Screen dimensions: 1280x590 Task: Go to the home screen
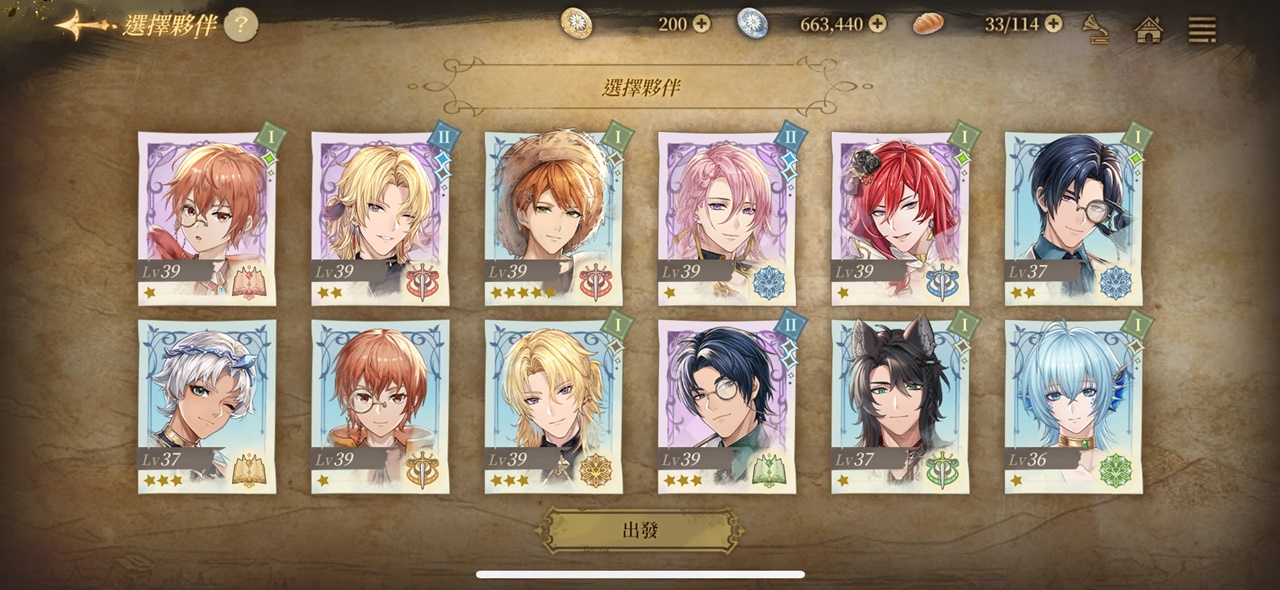point(1149,29)
